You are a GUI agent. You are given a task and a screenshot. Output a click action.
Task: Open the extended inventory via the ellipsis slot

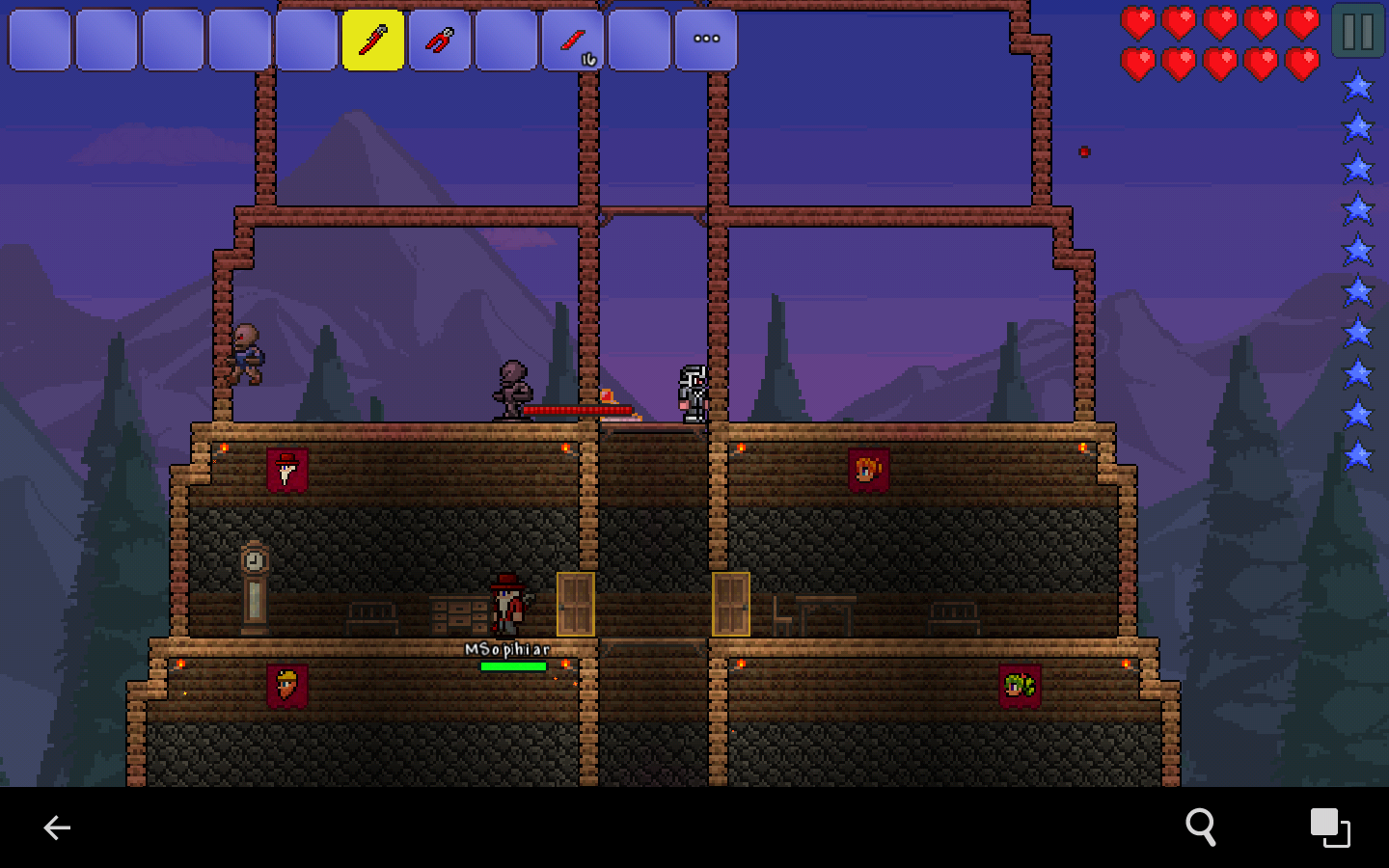(x=706, y=40)
